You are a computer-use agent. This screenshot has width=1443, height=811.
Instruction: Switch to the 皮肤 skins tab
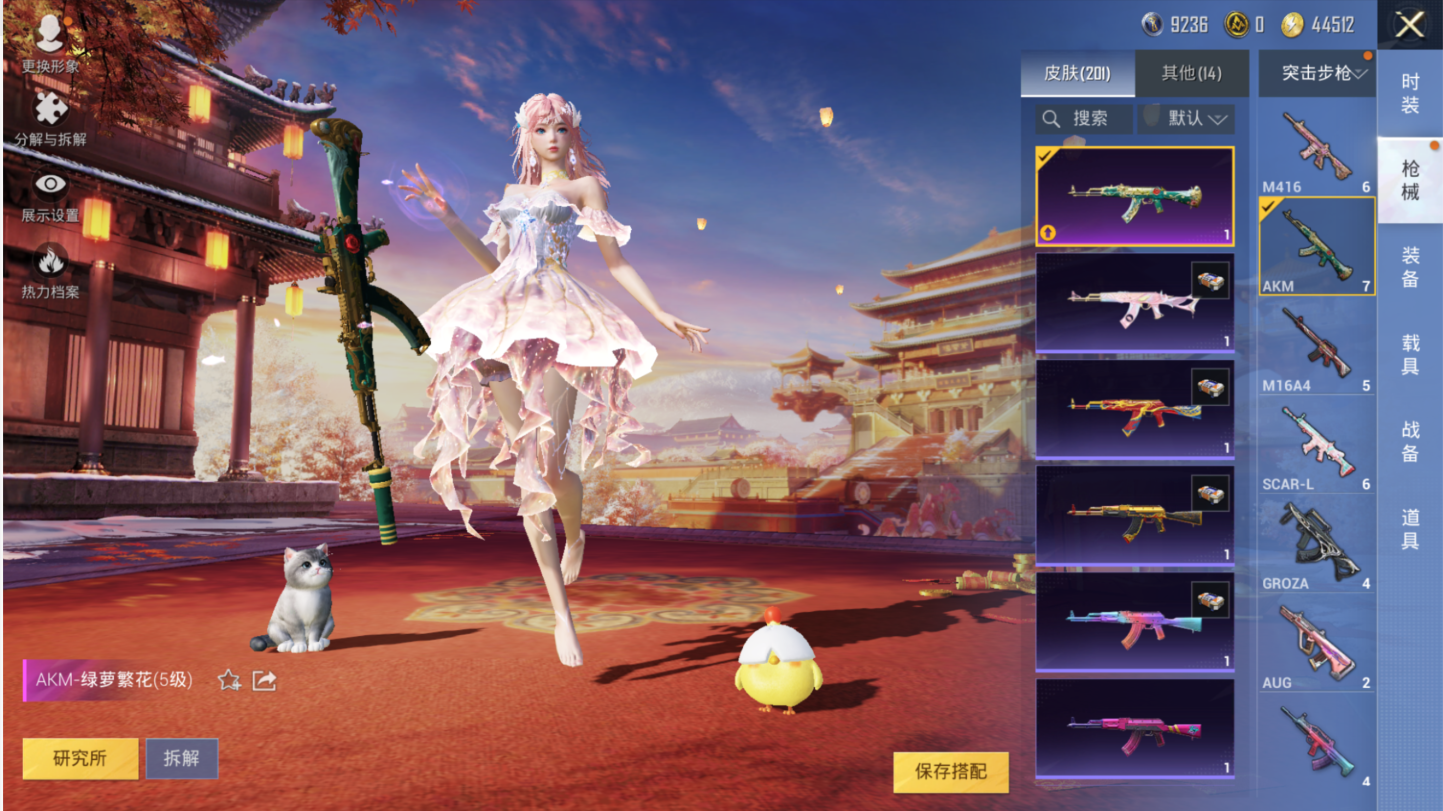click(1078, 73)
